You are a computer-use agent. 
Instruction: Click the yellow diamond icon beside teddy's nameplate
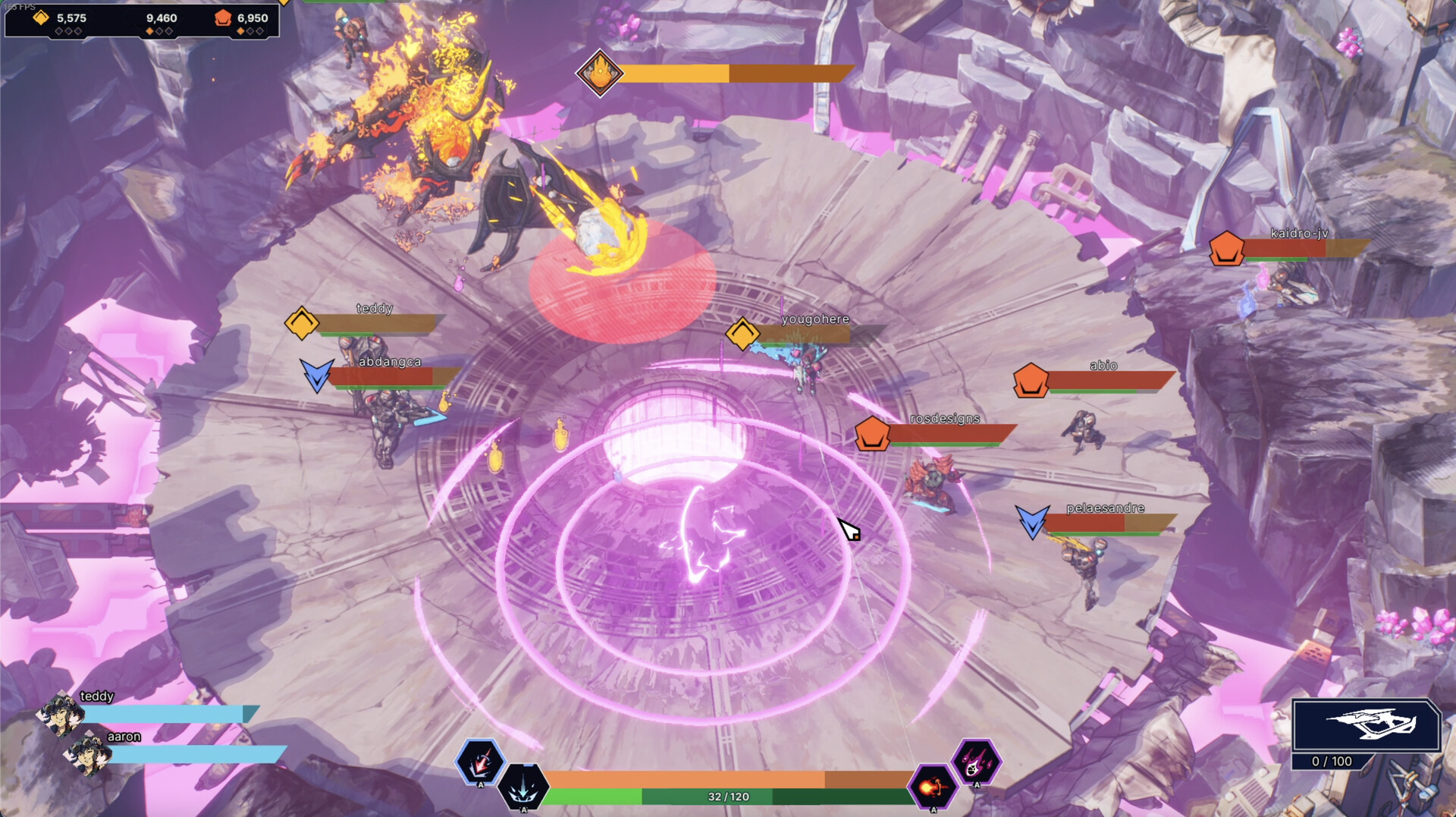(x=302, y=325)
